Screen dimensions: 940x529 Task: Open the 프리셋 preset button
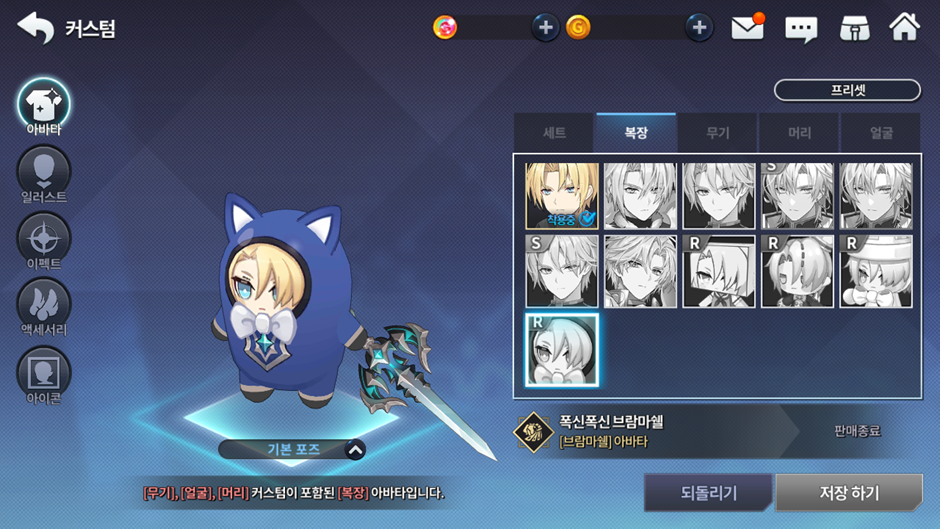tap(847, 90)
